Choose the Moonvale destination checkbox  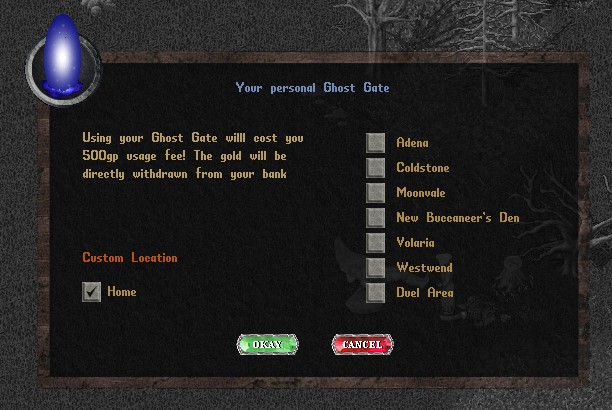pos(376,193)
